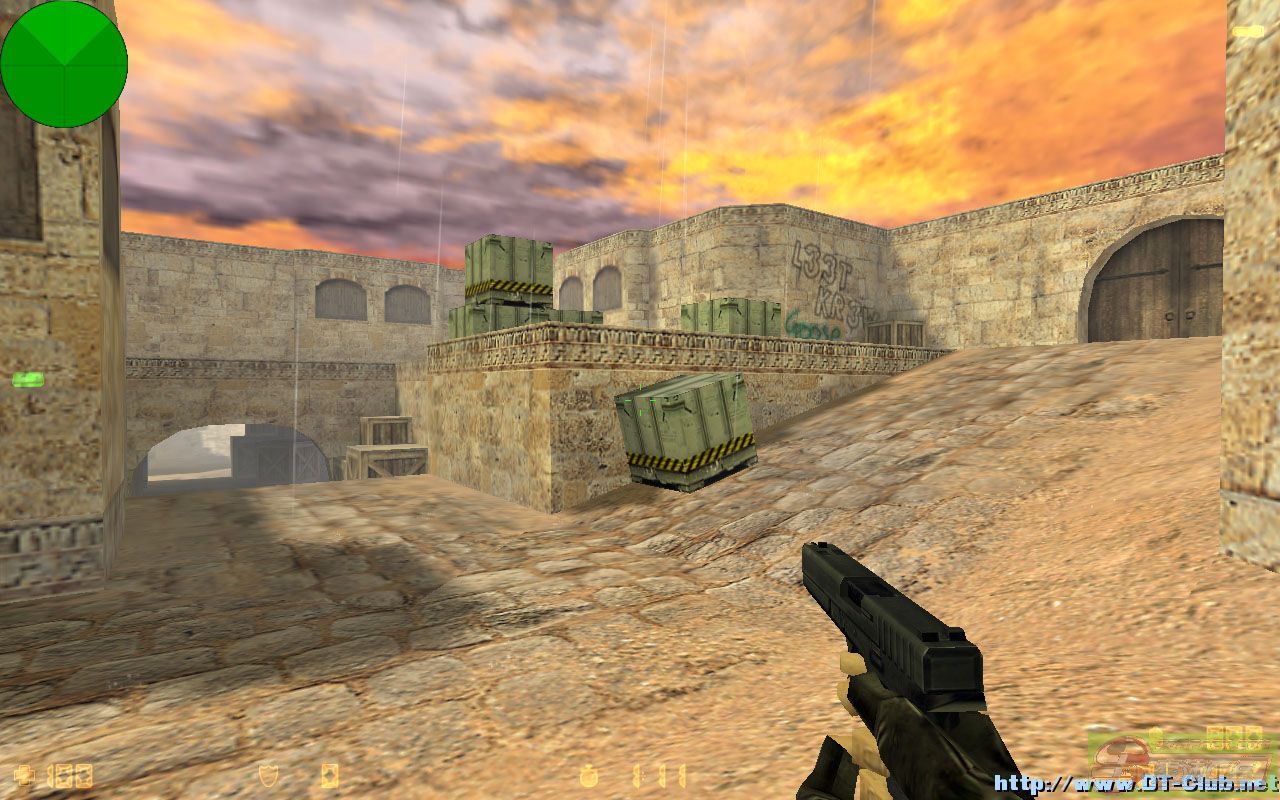The image size is (1280, 800).
Task: Toggle the yellow flashlight indicator icon
Action: coord(1247,32)
